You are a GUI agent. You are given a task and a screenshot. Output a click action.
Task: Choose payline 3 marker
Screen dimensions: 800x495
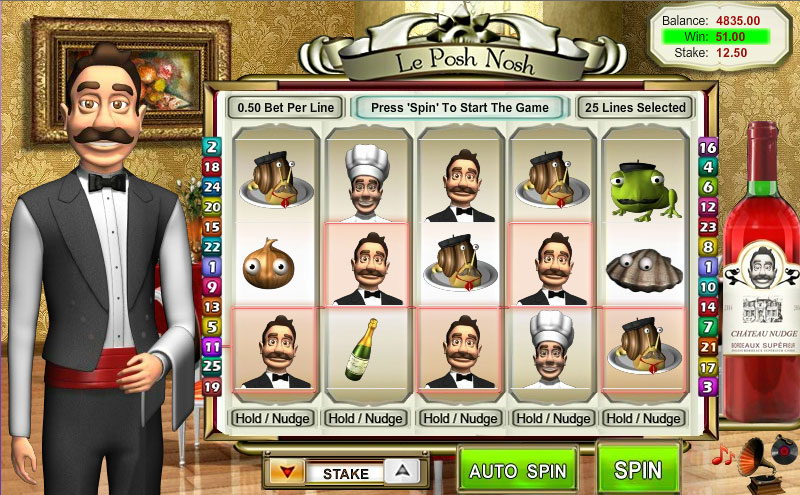708,386
